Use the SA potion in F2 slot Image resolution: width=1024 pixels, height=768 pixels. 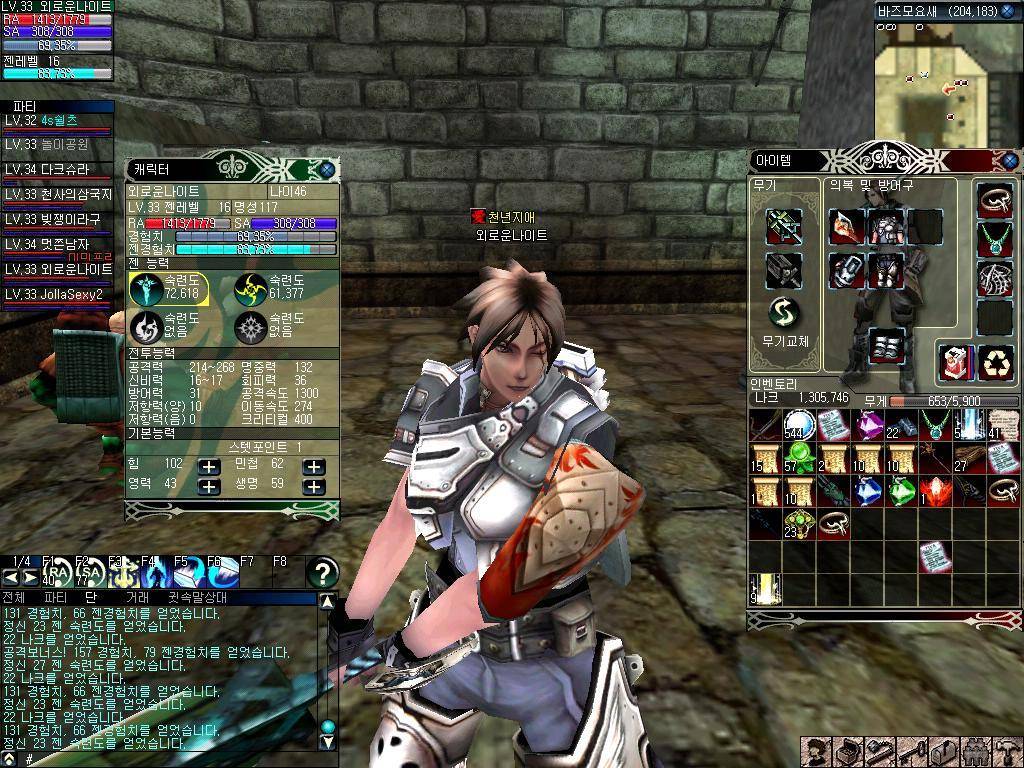click(x=91, y=574)
